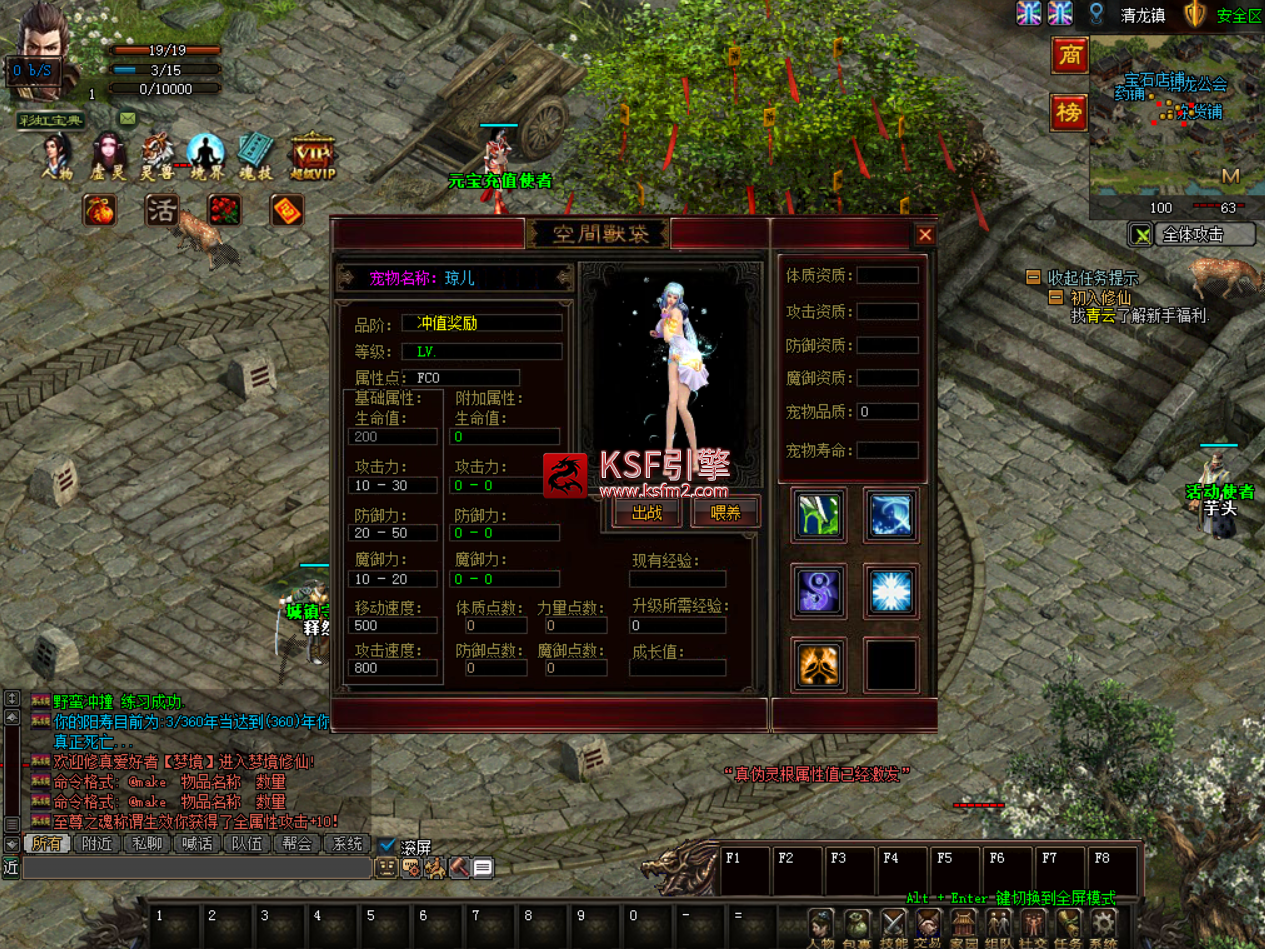Open the 系统 gear settings icon
The height and width of the screenshot is (949, 1265).
click(x=1104, y=926)
